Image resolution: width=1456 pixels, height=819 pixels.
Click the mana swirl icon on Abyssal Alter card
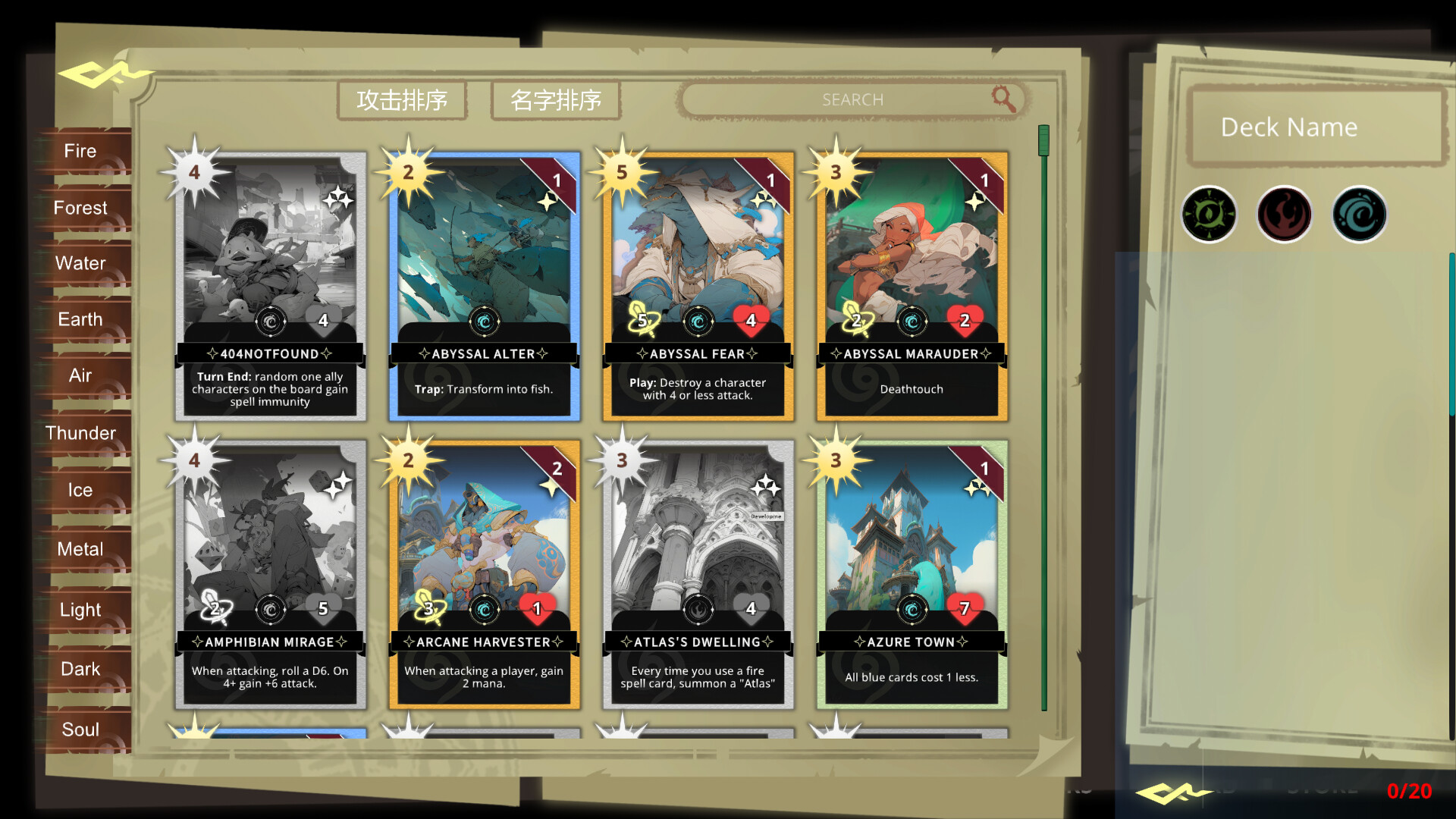pyautogui.click(x=484, y=321)
